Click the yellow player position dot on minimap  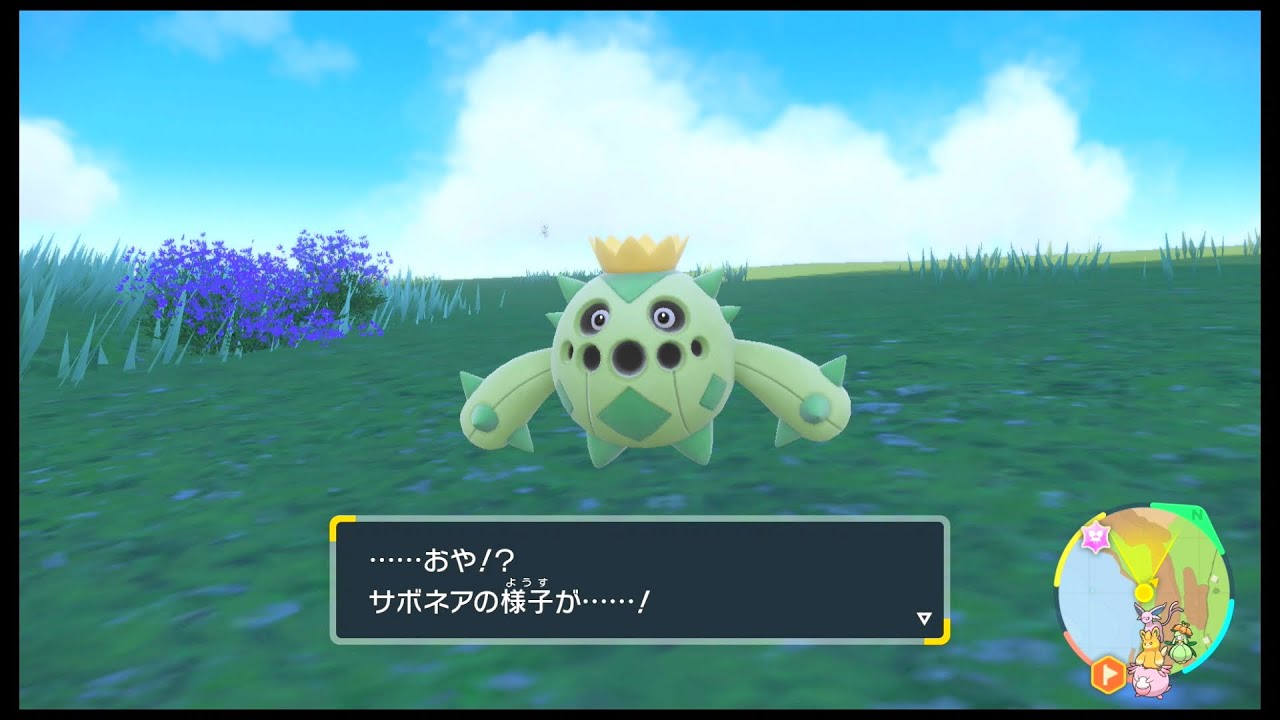pyautogui.click(x=1143, y=592)
